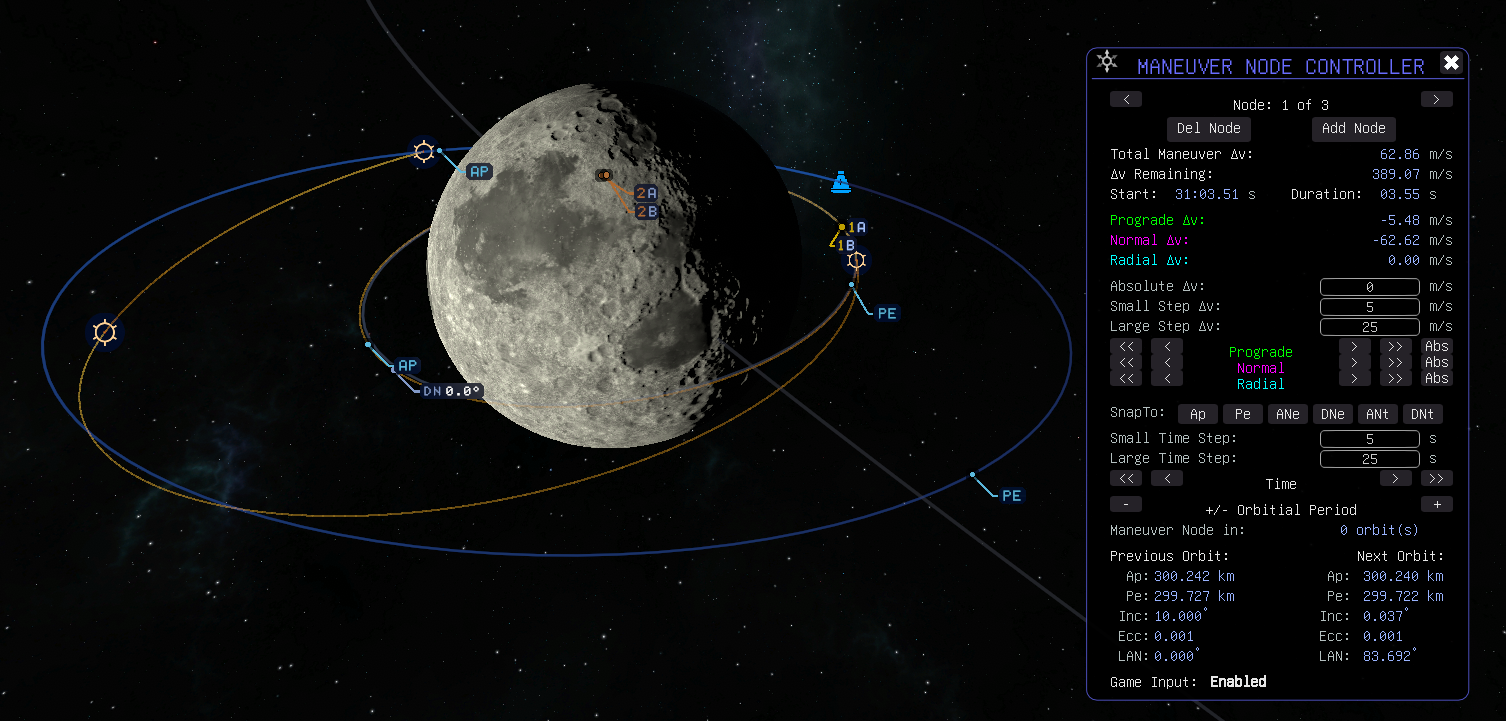Image resolution: width=1506 pixels, height=721 pixels.
Task: Delete the current node with Del Node
Action: tap(1208, 128)
